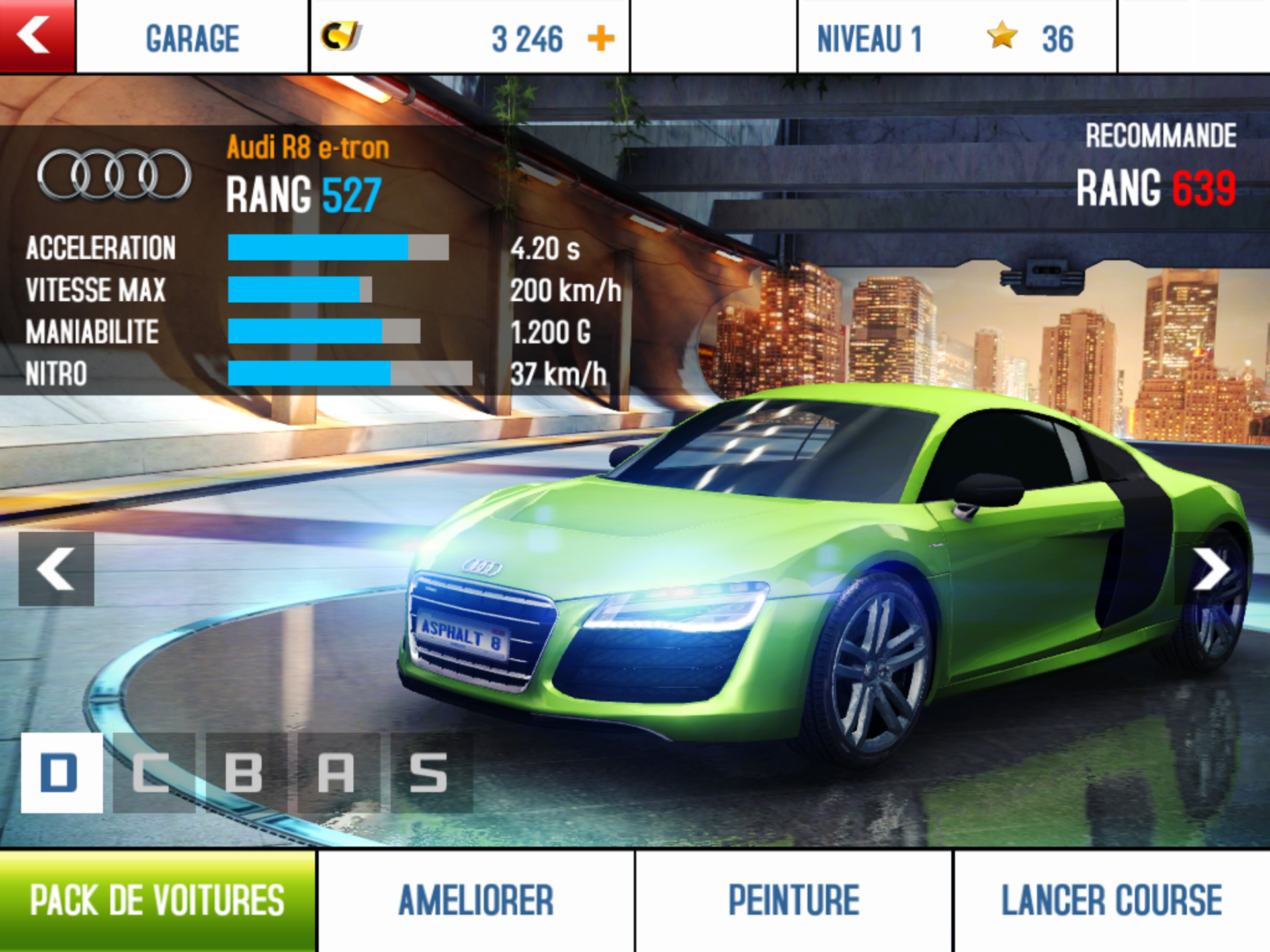Add credits with the orange plus

(x=601, y=38)
